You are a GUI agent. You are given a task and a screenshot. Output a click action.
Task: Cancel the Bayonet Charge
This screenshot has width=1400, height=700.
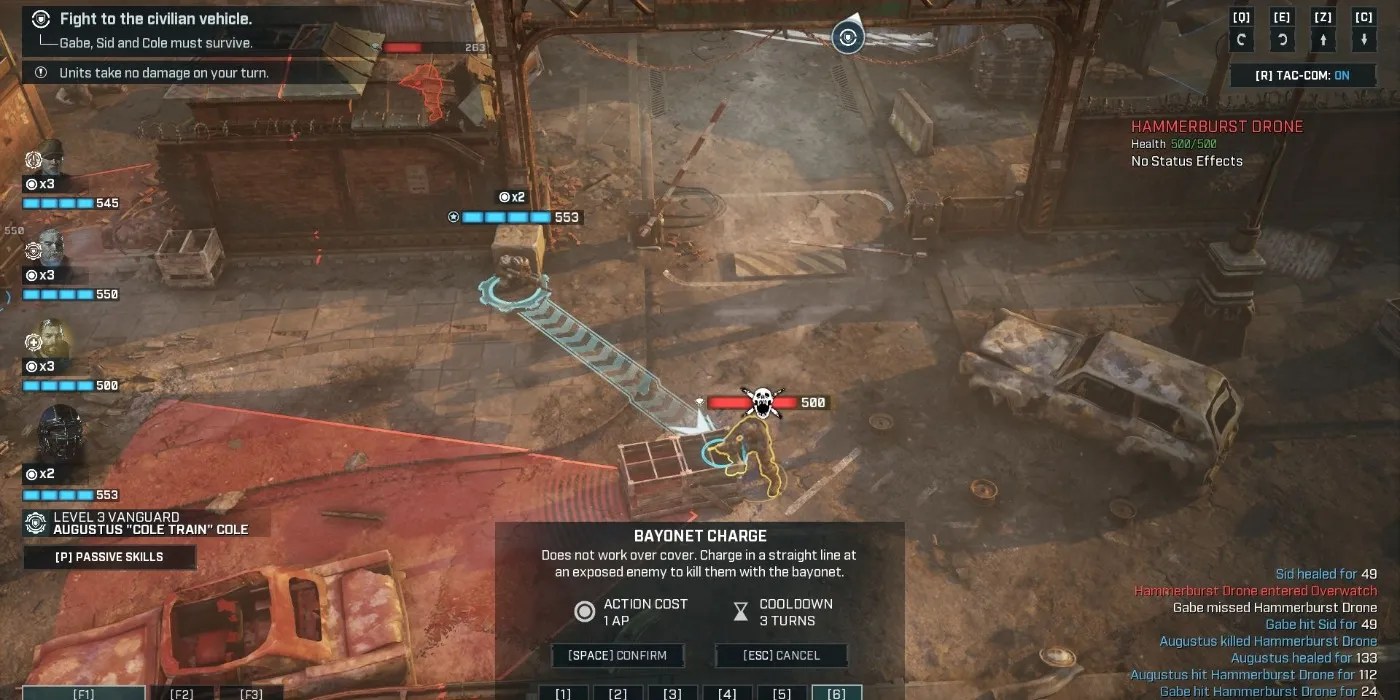[781, 656]
